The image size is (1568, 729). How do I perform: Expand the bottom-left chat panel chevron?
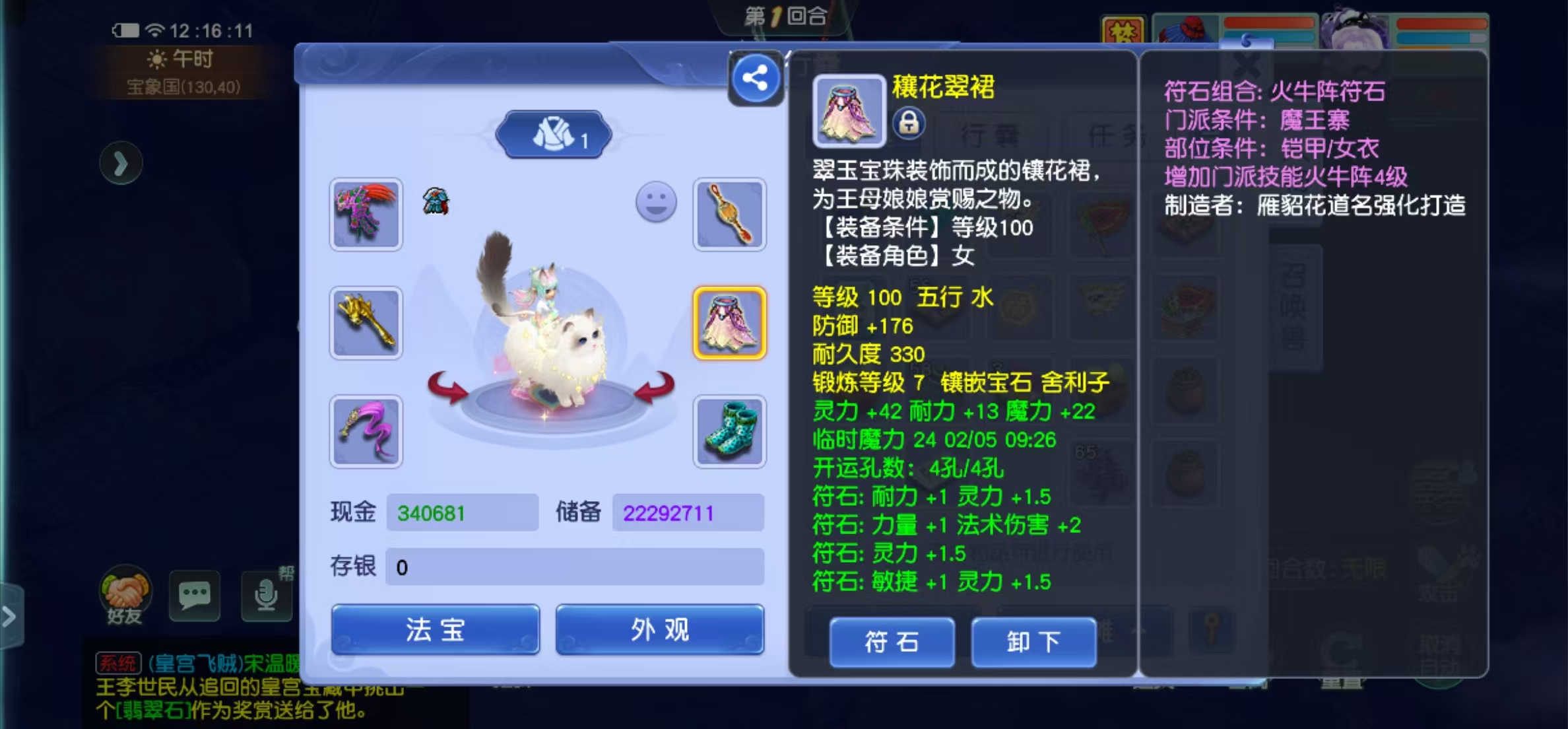(x=9, y=617)
